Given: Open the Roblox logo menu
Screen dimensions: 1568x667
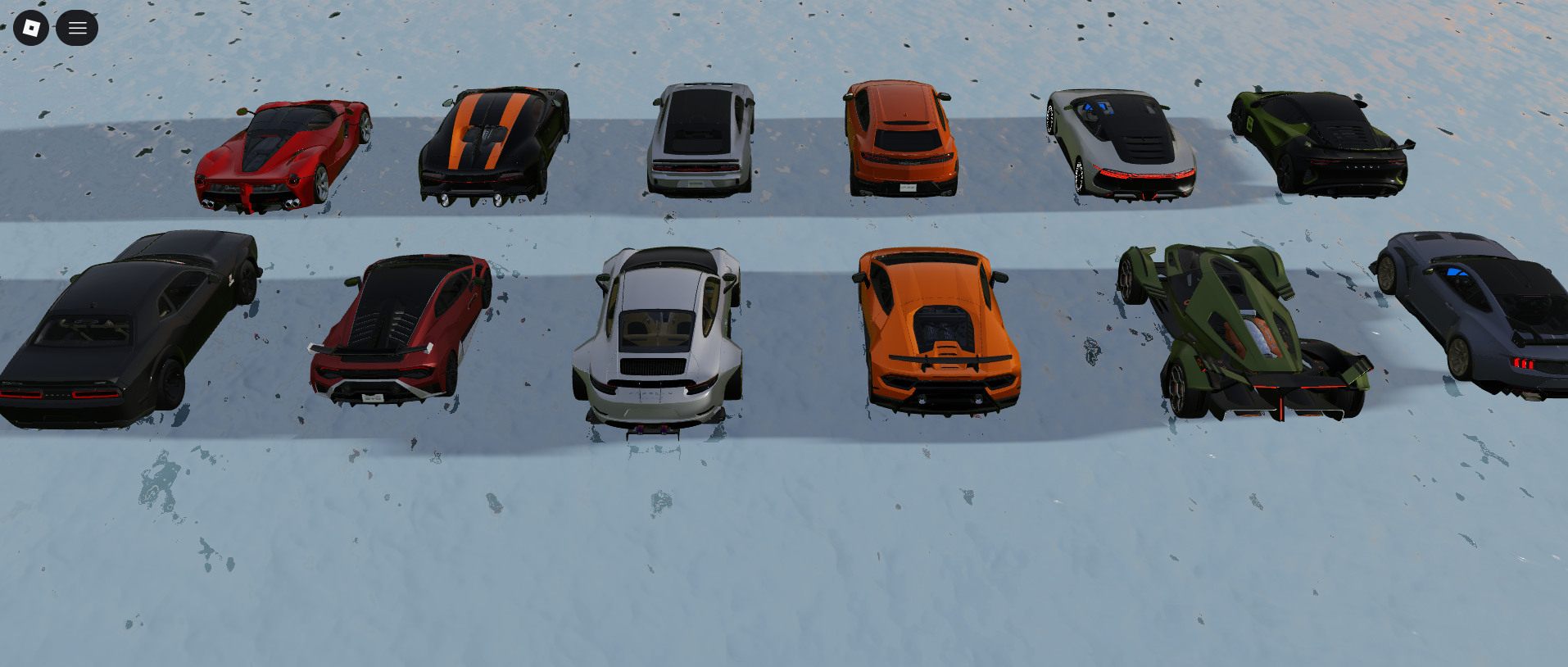Looking at the screenshot, I should 31,28.
